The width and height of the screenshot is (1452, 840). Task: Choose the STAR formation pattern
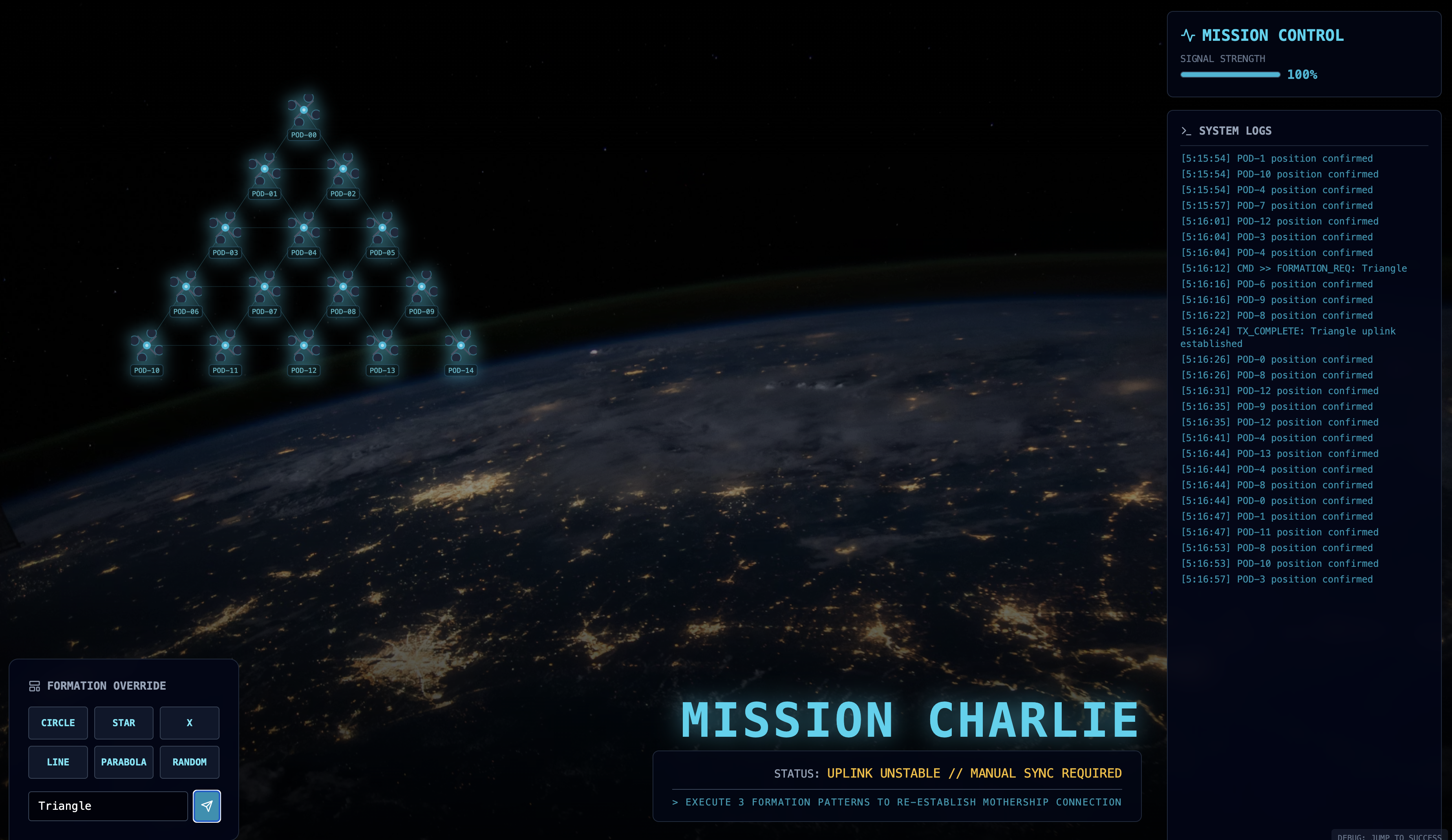[123, 723]
